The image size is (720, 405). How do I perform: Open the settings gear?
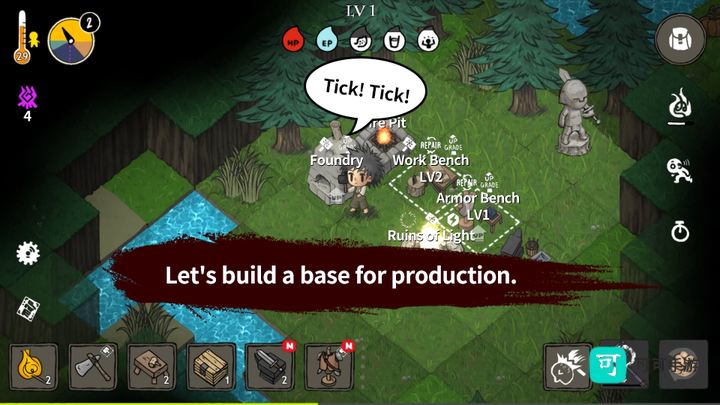(28, 253)
